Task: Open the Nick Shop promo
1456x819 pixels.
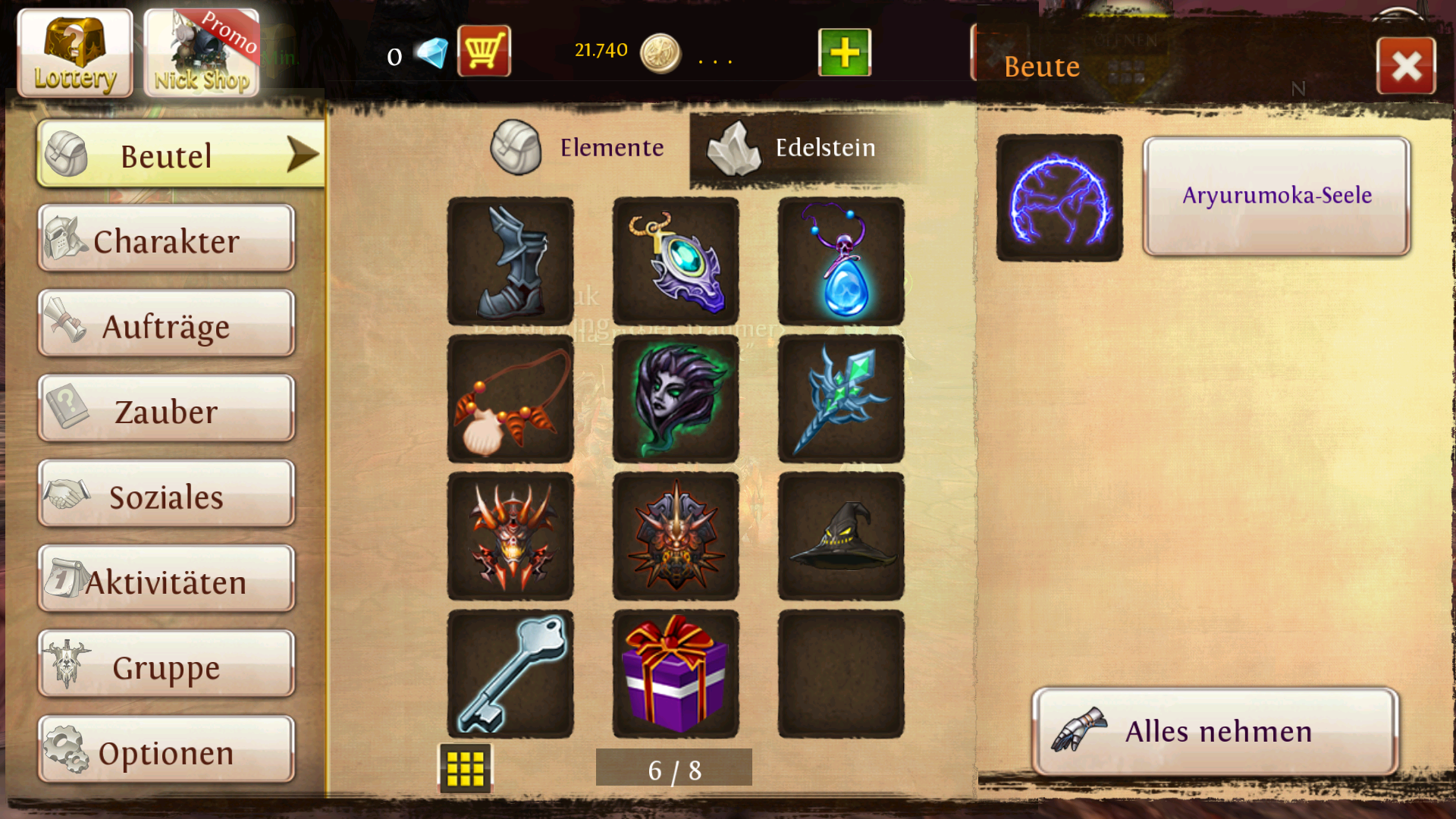Action: pyautogui.click(x=202, y=53)
